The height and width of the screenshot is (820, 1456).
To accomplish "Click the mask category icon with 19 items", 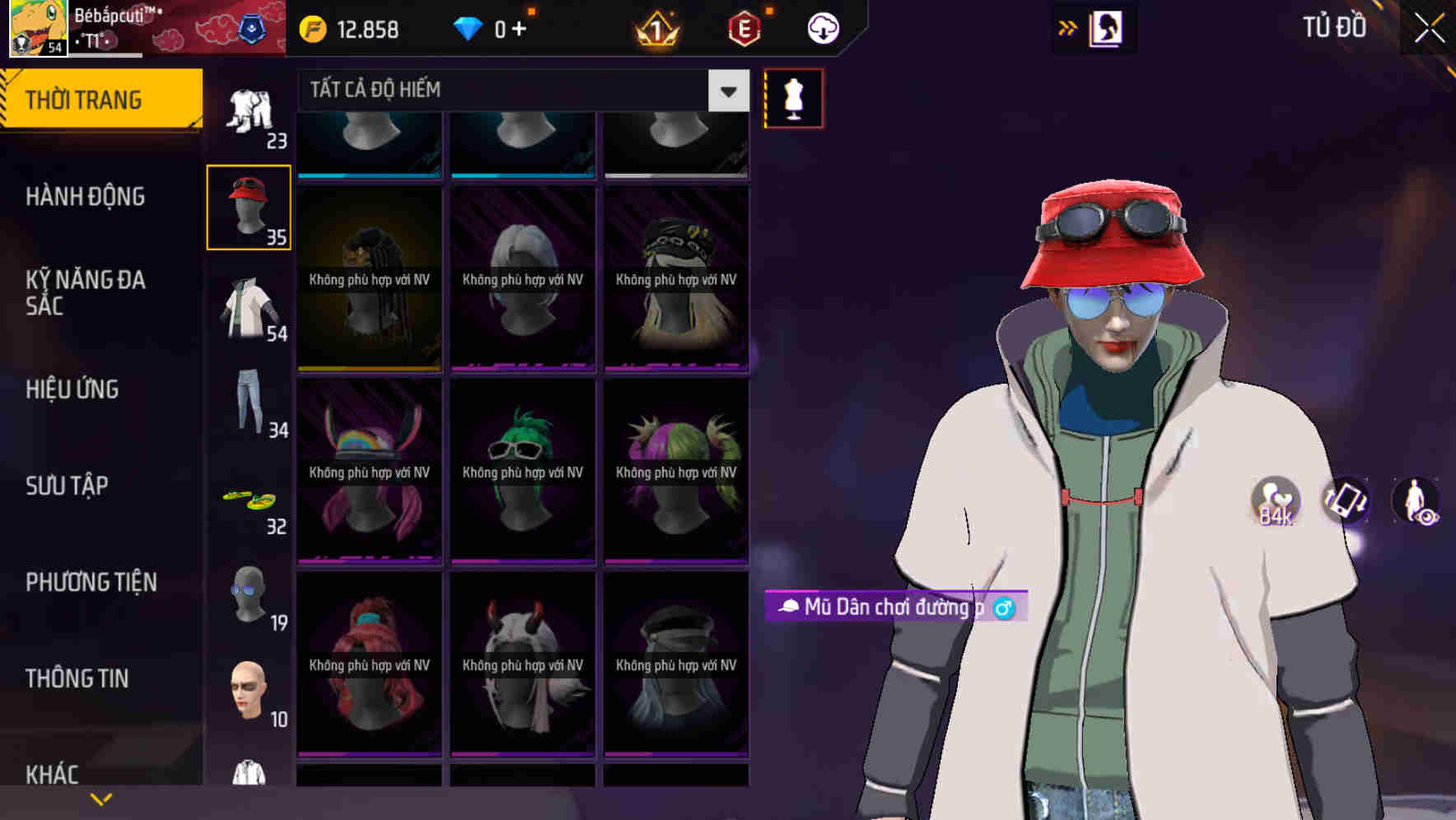I will pyautogui.click(x=249, y=593).
